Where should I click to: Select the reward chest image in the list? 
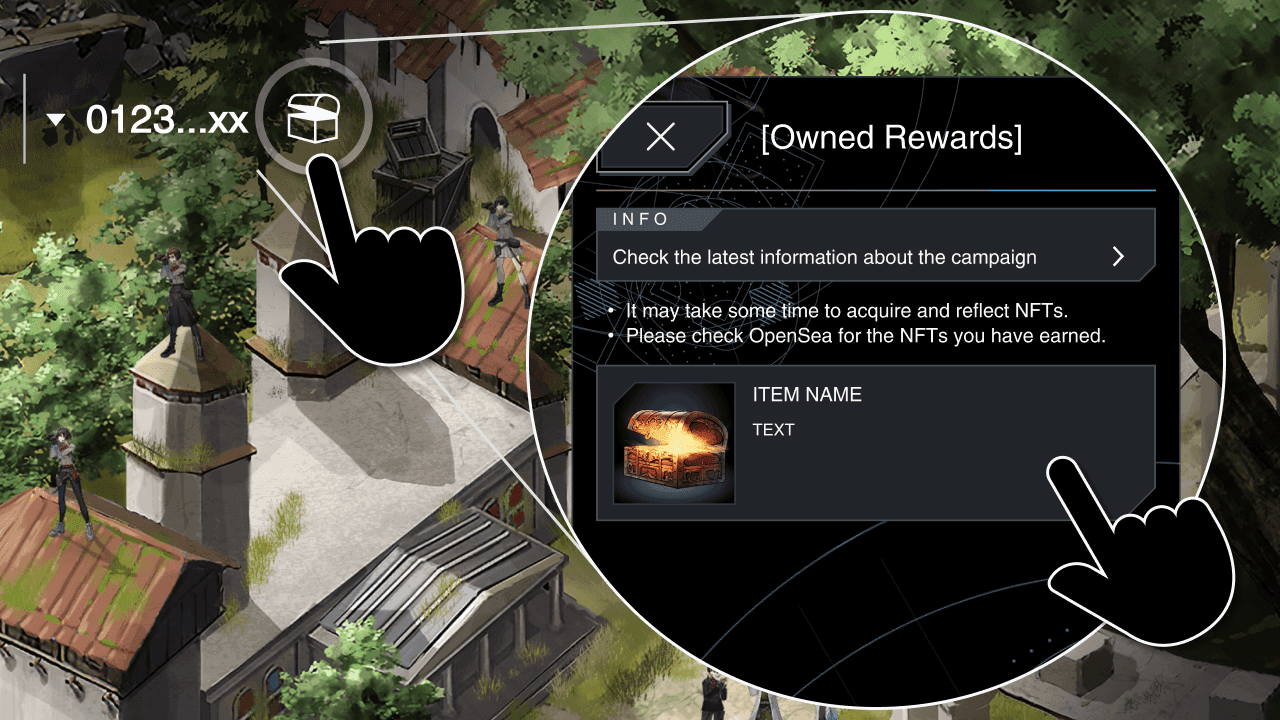pyautogui.click(x=674, y=444)
